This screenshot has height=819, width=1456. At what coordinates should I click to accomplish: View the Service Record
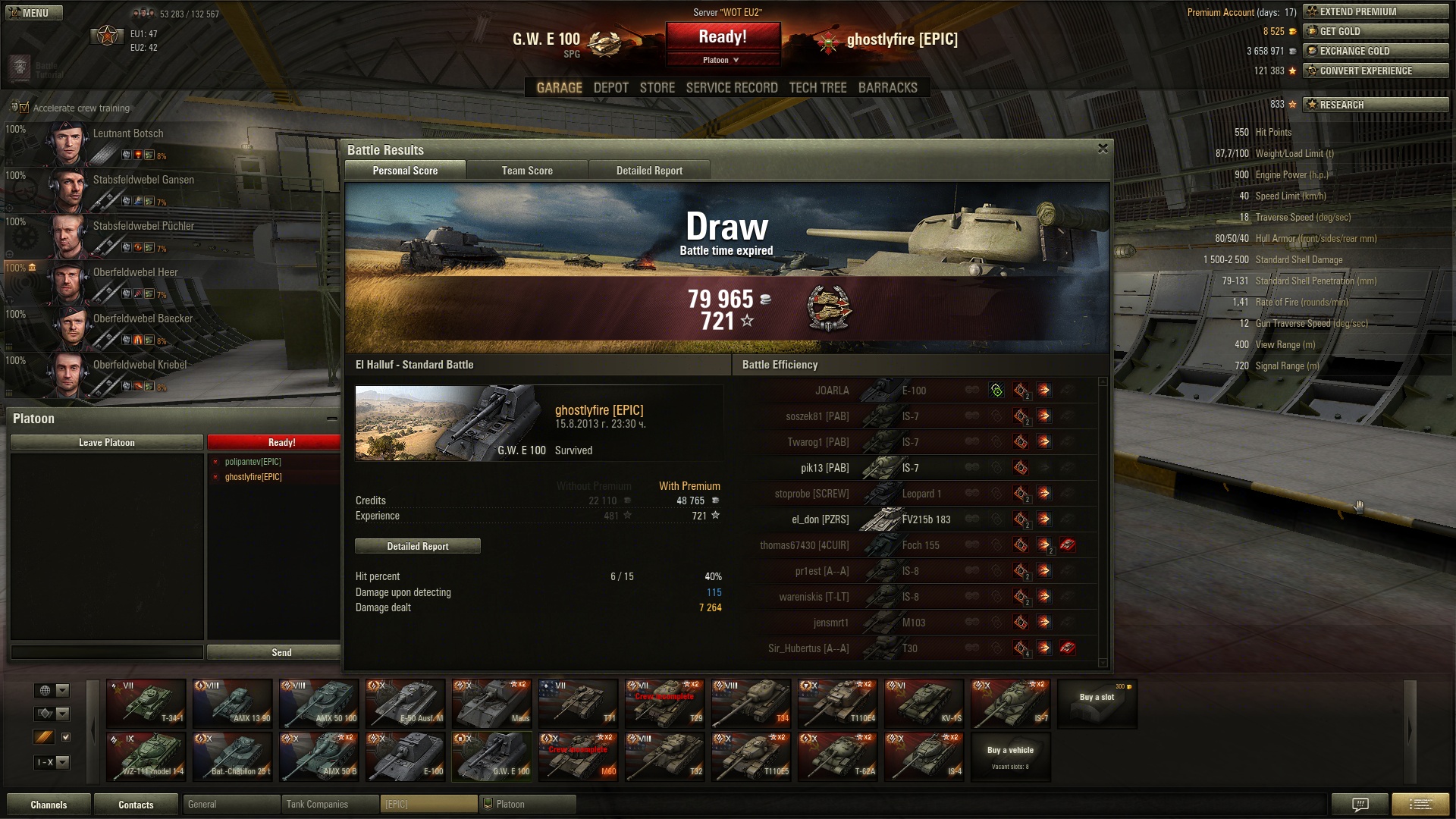732,88
